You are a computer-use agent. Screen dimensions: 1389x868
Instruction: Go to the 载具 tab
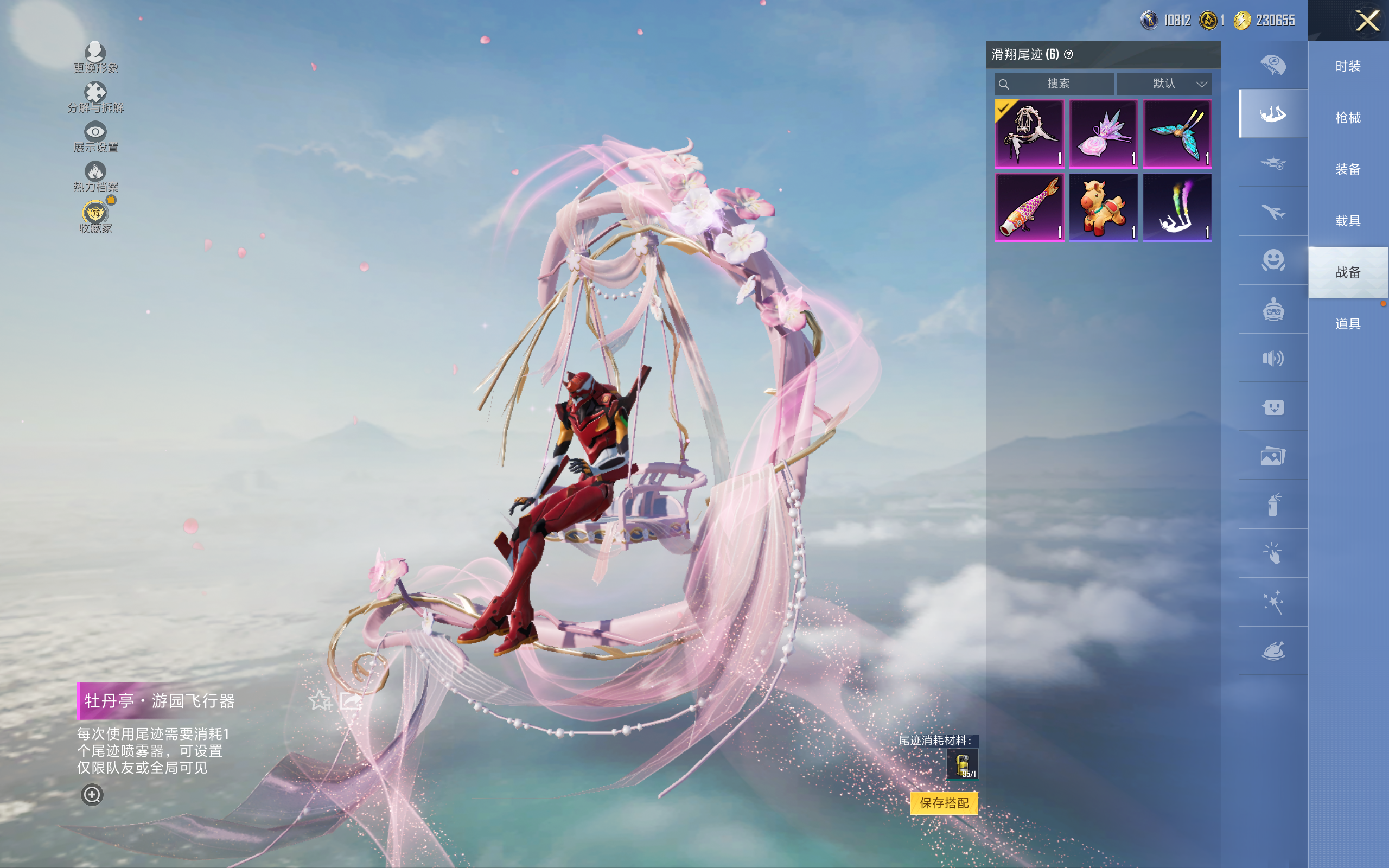1348,221
